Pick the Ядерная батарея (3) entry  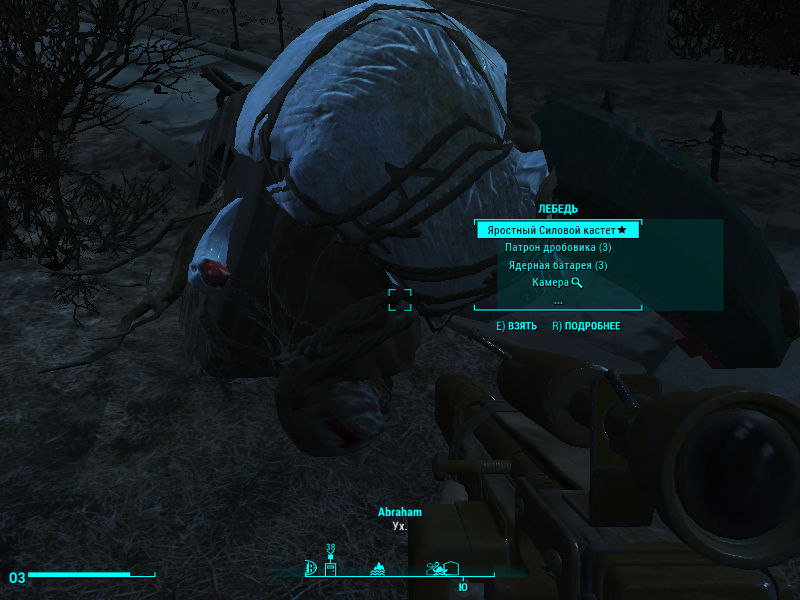558,265
